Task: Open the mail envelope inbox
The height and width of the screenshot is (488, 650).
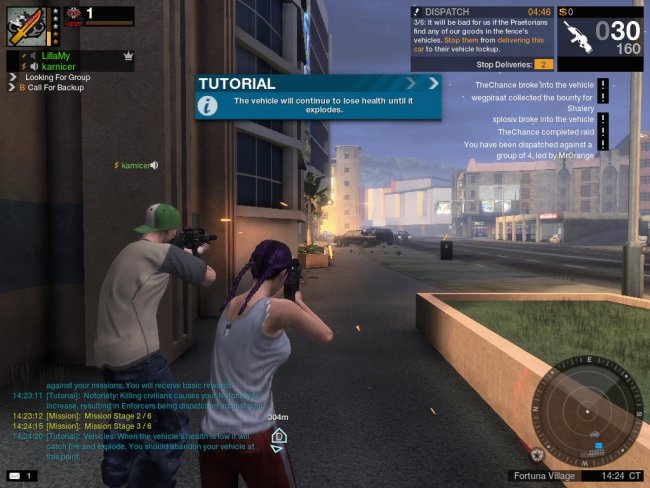Action: [15, 475]
